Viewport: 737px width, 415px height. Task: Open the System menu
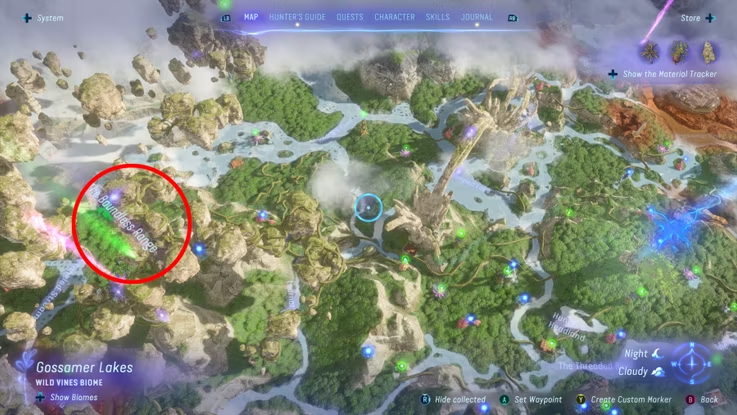pyautogui.click(x=42, y=18)
